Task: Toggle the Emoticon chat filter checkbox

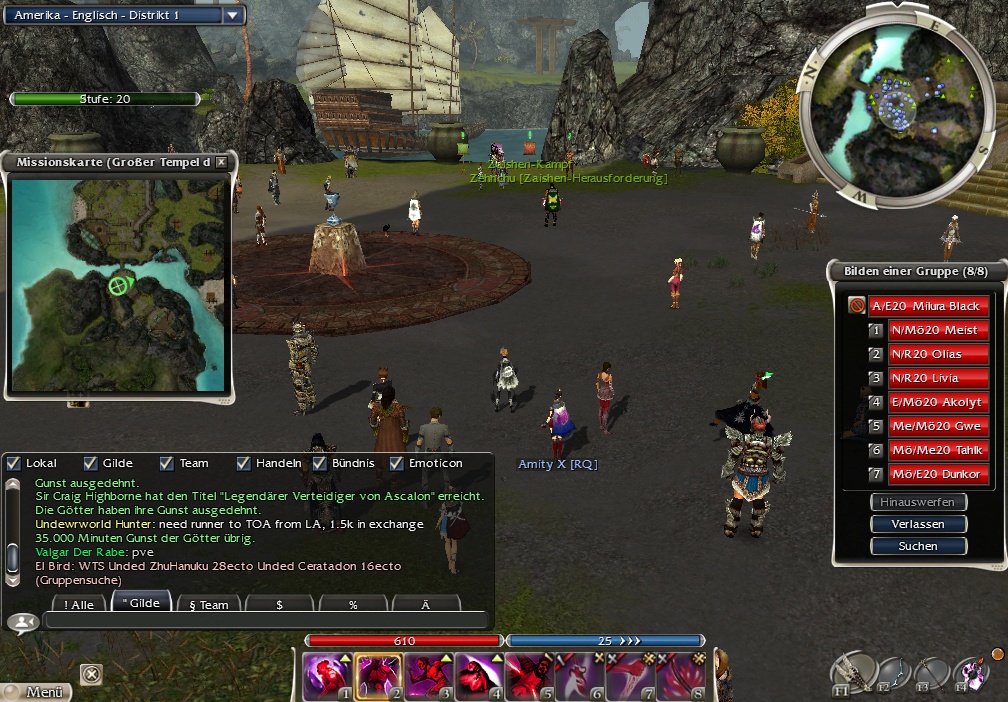Action: pos(396,463)
